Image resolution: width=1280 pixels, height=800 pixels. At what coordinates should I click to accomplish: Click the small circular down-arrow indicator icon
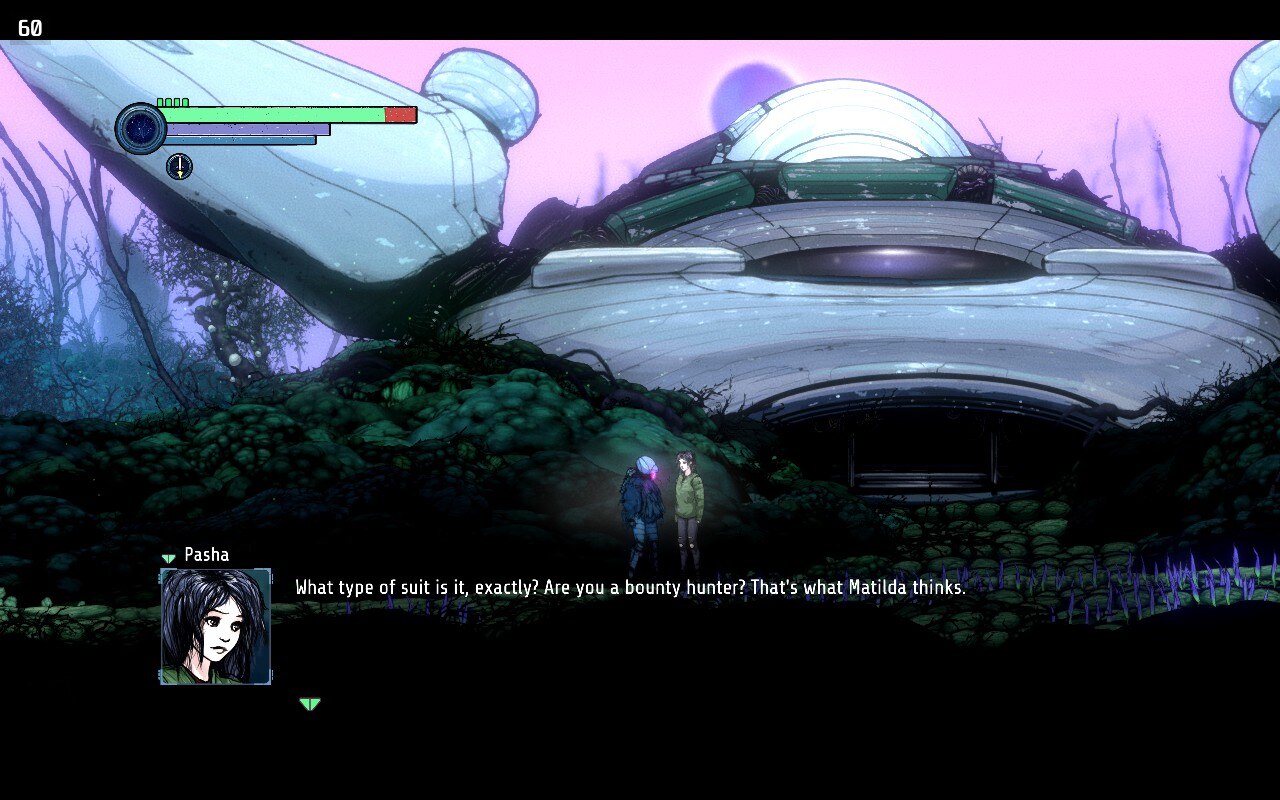179,166
